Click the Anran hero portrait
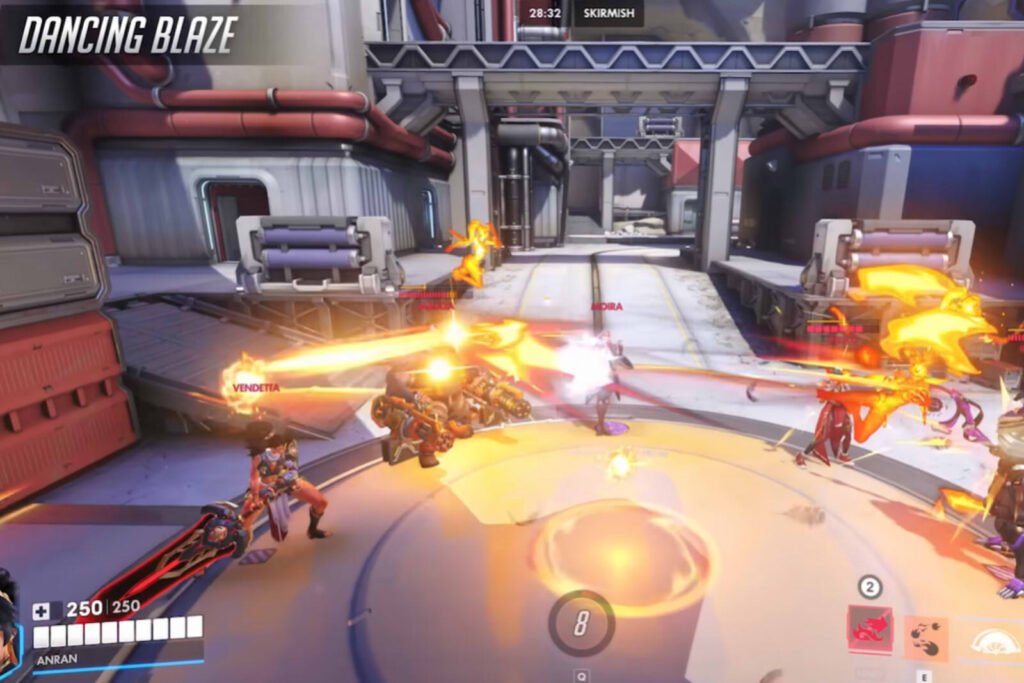This screenshot has height=683, width=1024. (x=9, y=620)
